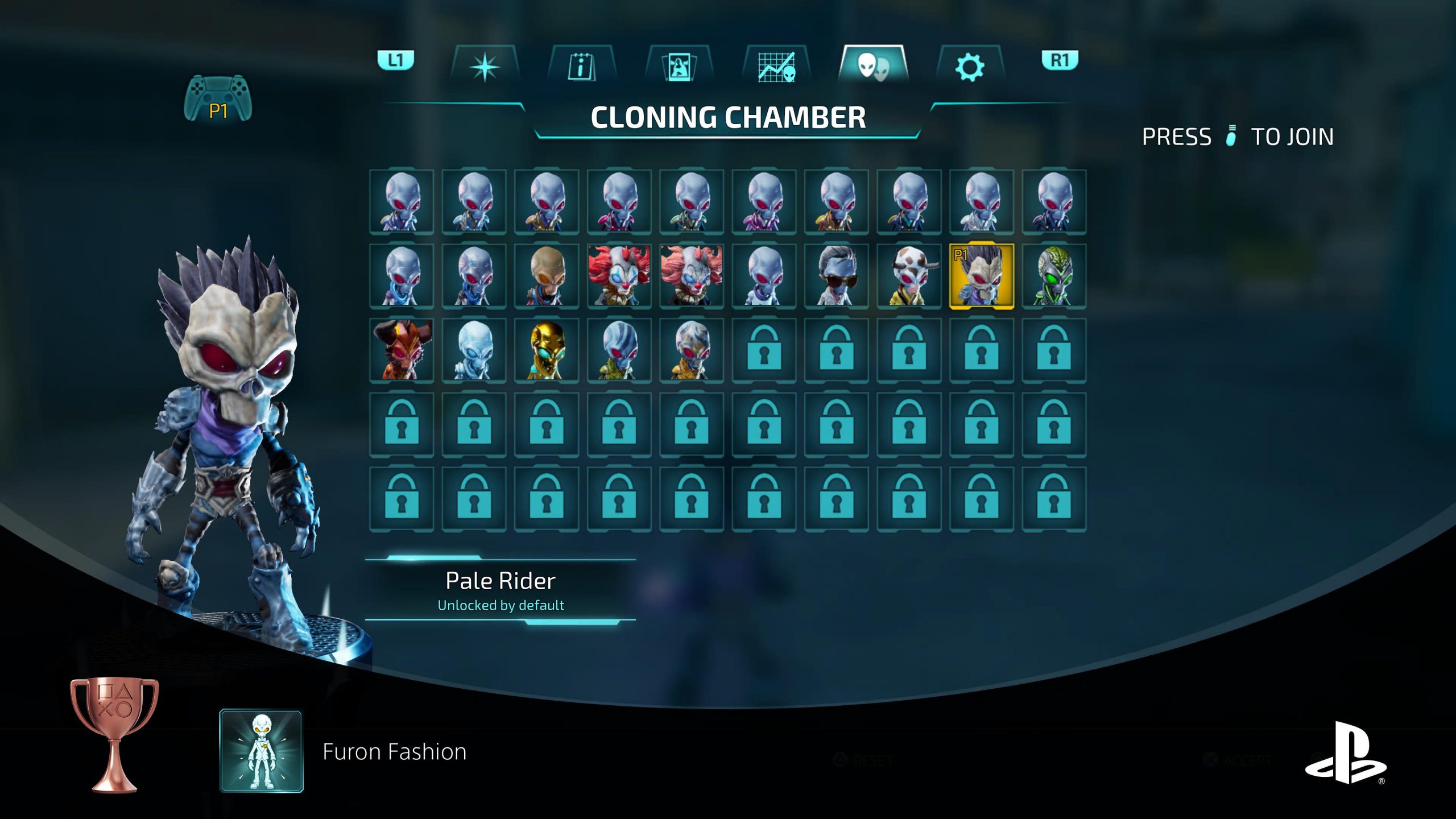The width and height of the screenshot is (1456, 819).
Task: Select the green-eyed alien skin
Action: (1054, 276)
